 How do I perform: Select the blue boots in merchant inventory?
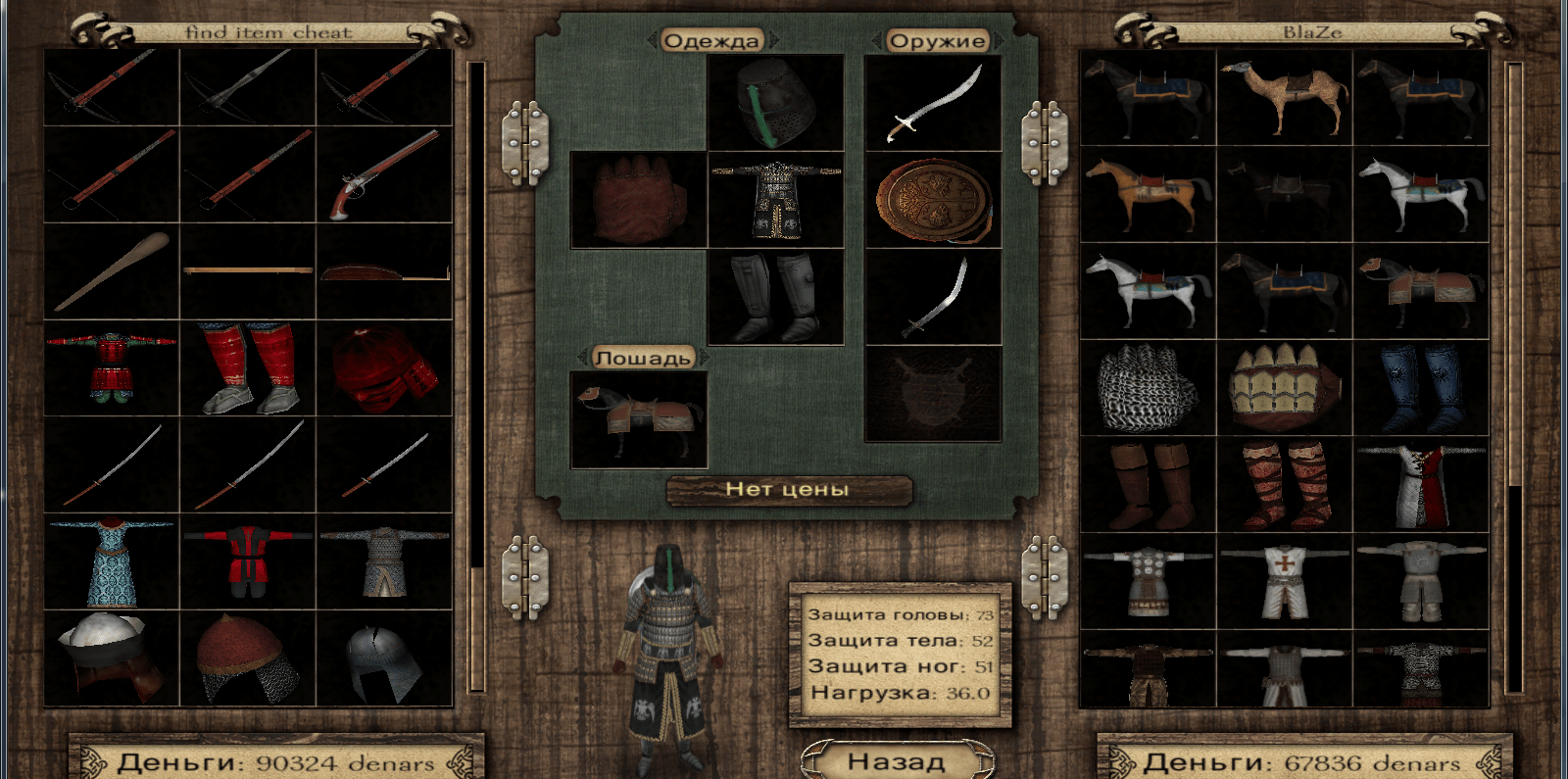(x=1421, y=388)
